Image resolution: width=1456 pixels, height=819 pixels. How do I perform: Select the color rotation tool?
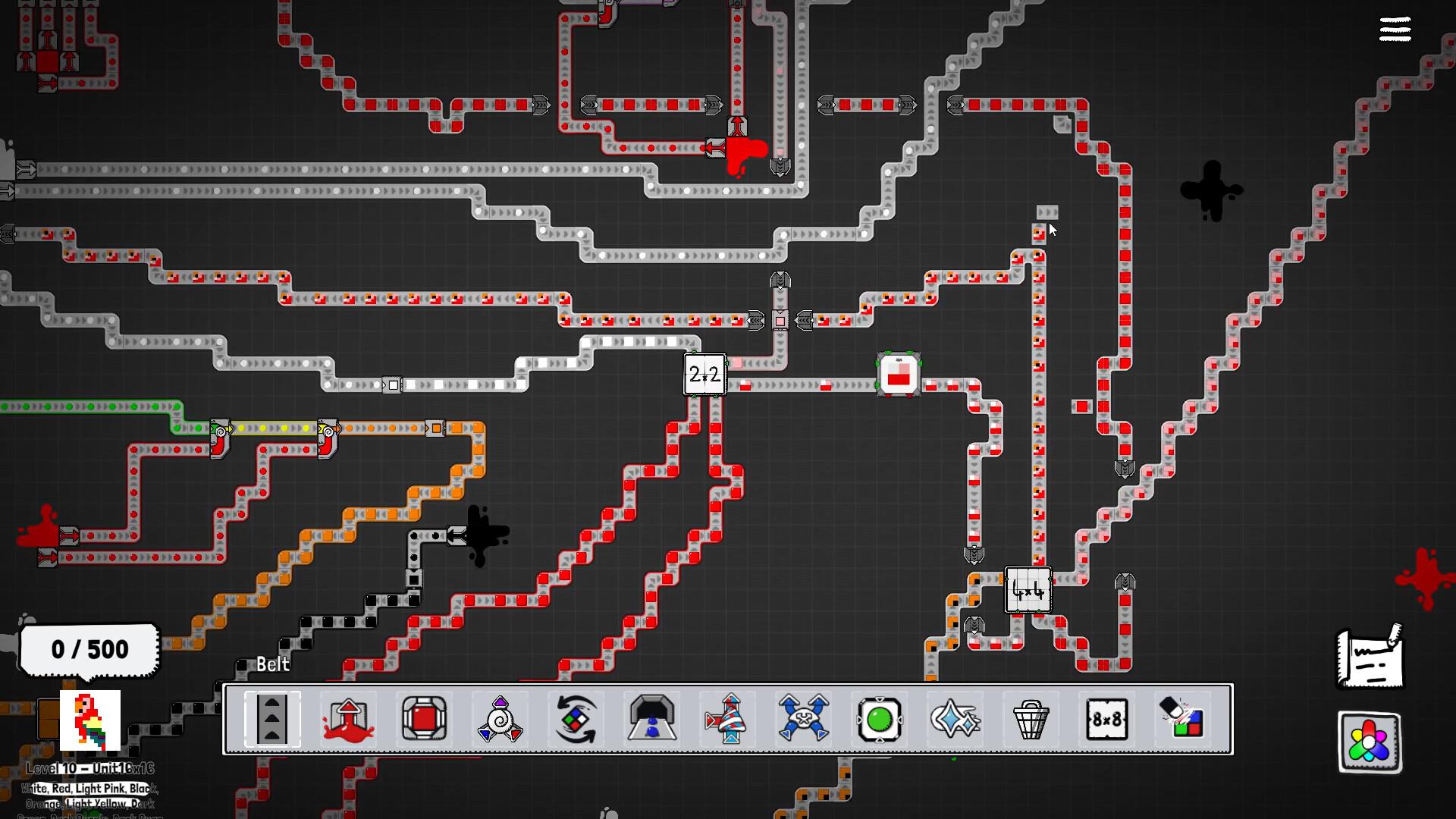pos(576,720)
